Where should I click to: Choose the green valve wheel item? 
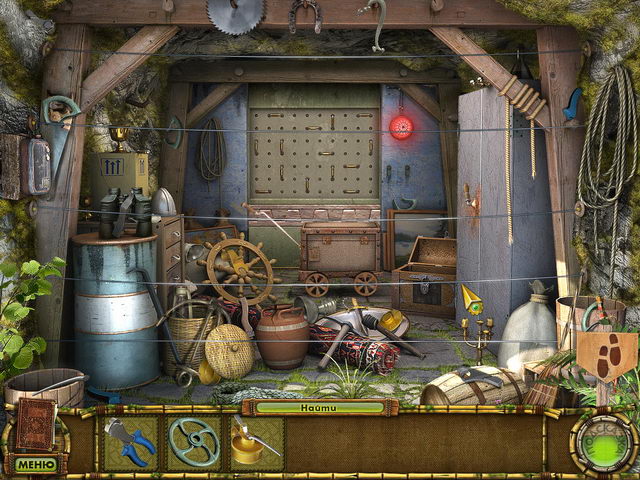click(193, 443)
